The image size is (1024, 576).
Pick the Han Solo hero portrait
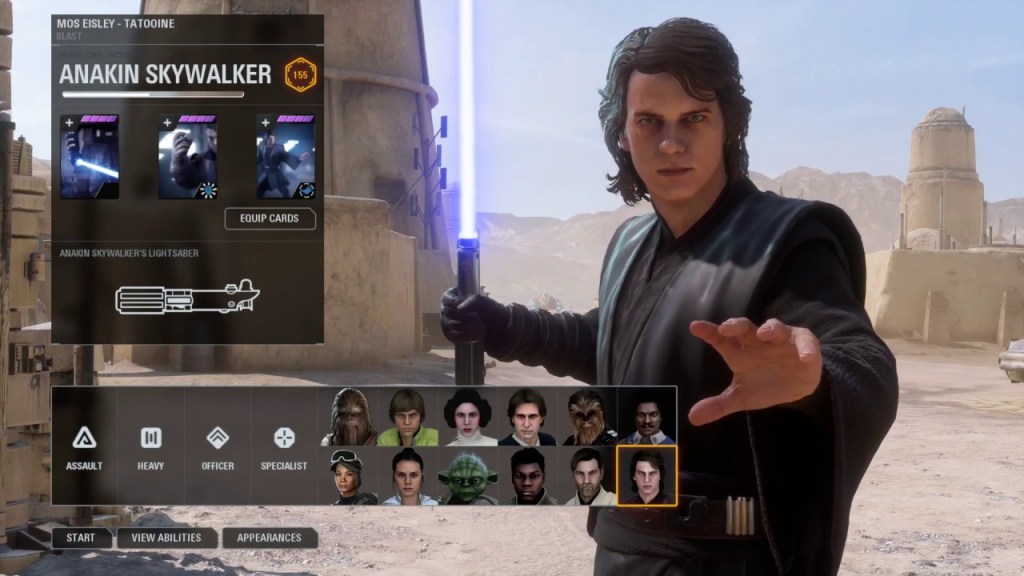tap(527, 417)
